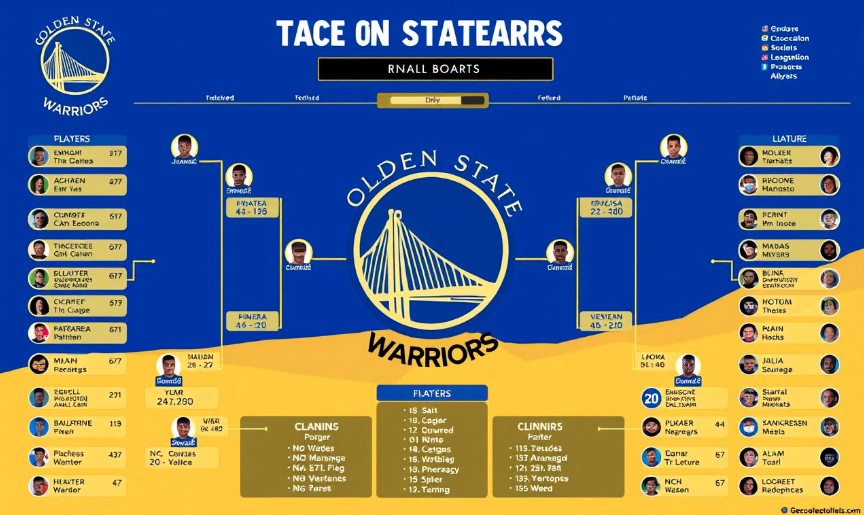Select the ACHAEN player row
Image resolution: width=864 pixels, height=515 pixels.
click(x=77, y=185)
